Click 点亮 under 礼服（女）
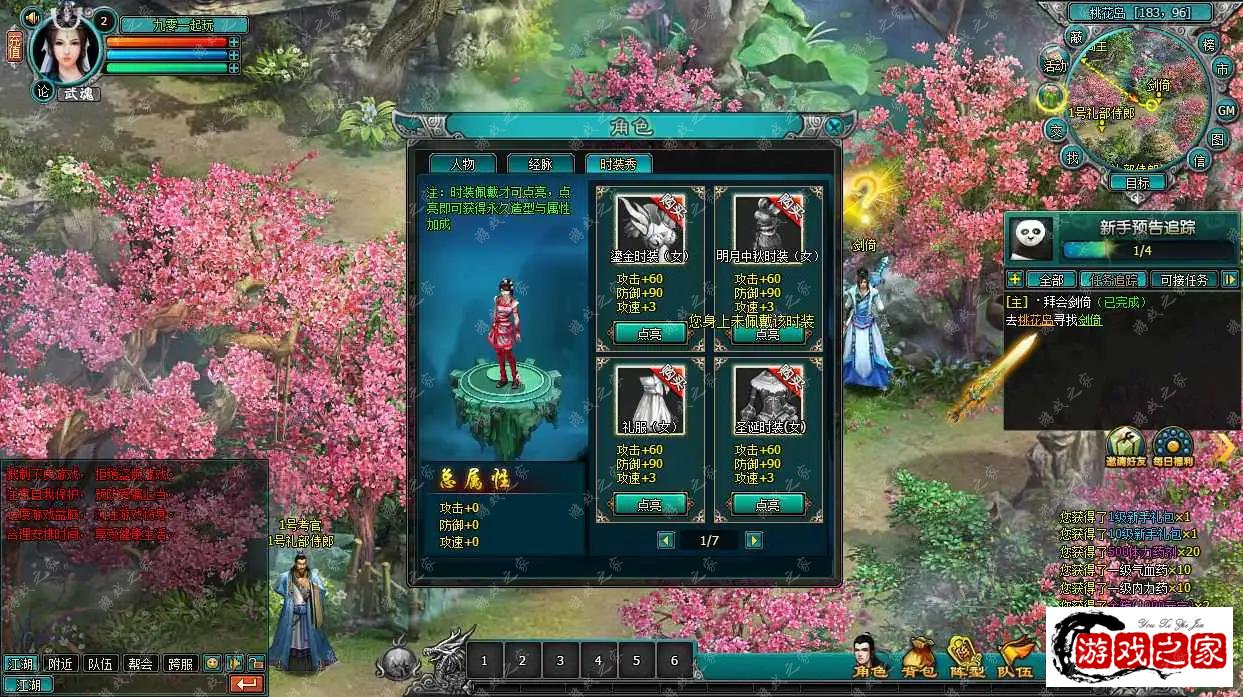The width and height of the screenshot is (1243, 697). pyautogui.click(x=649, y=505)
